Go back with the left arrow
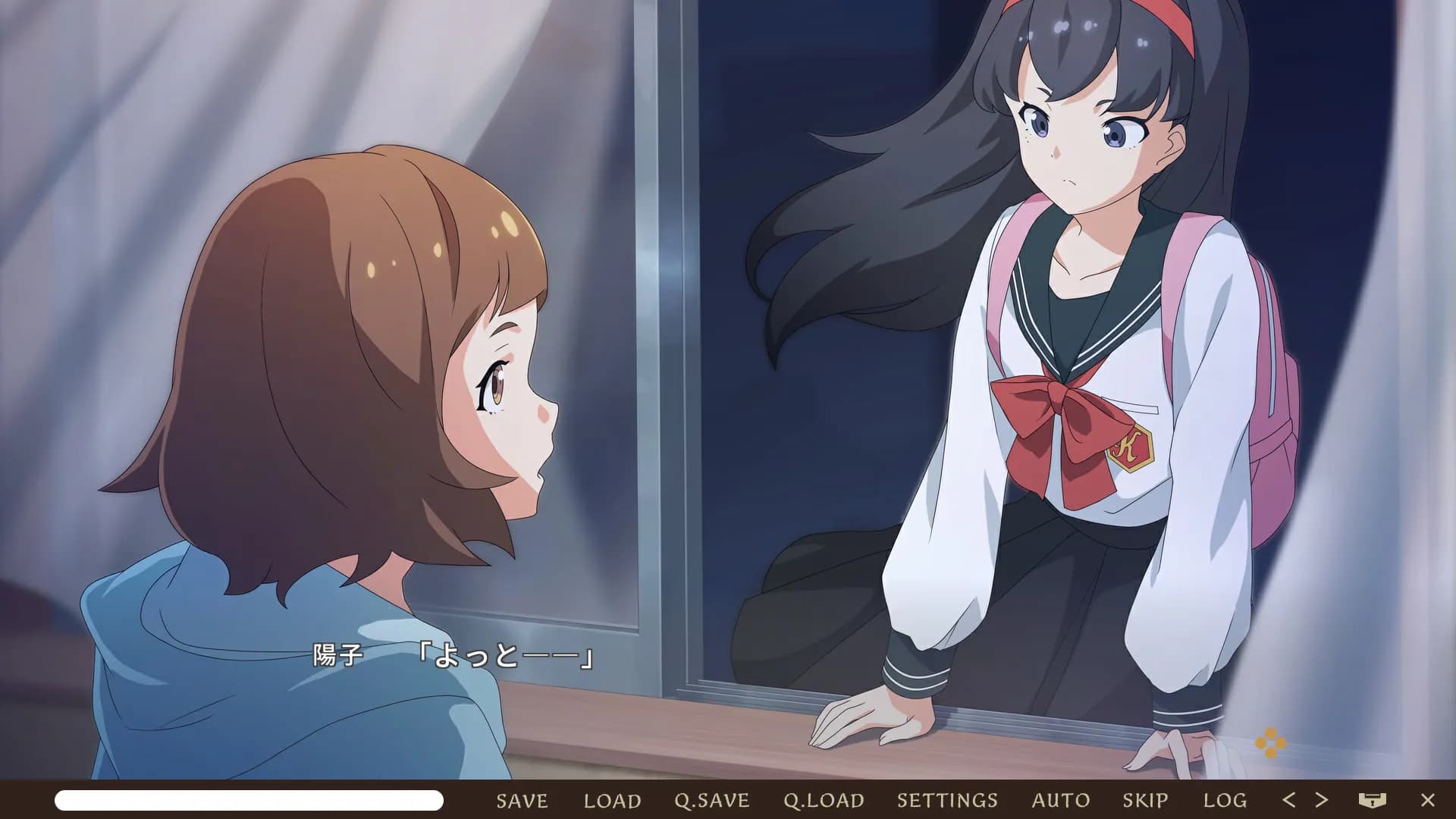This screenshot has width=1456, height=819. coord(1288,799)
